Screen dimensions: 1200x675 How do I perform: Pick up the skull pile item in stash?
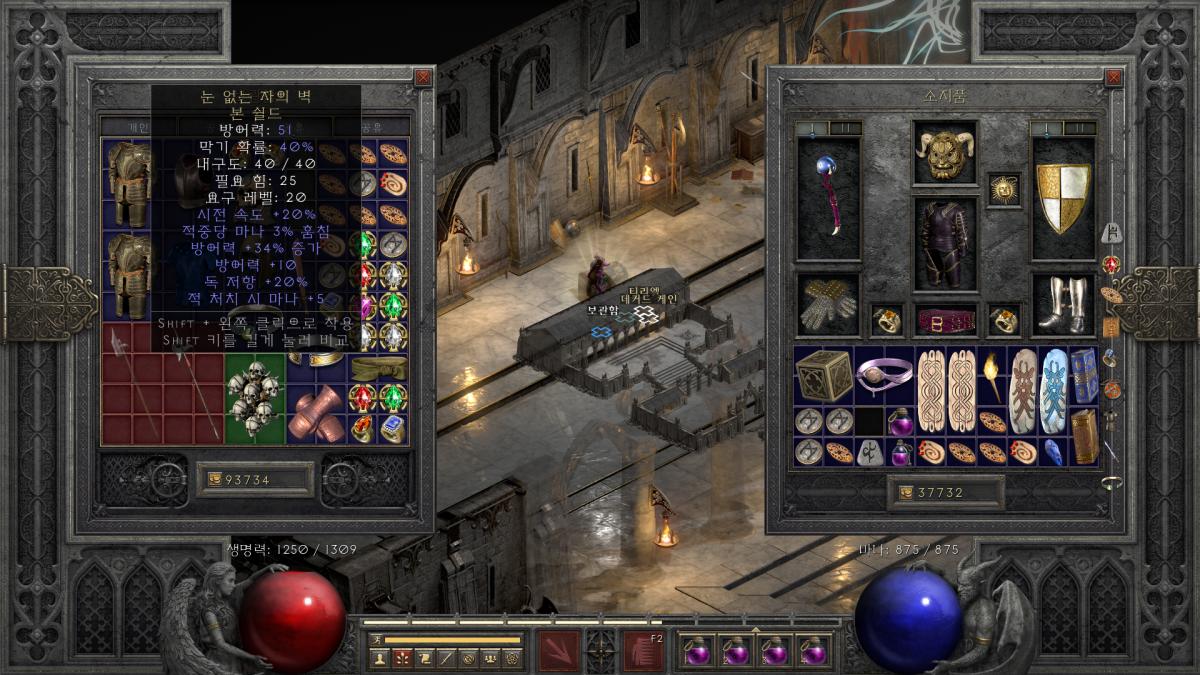tap(254, 398)
